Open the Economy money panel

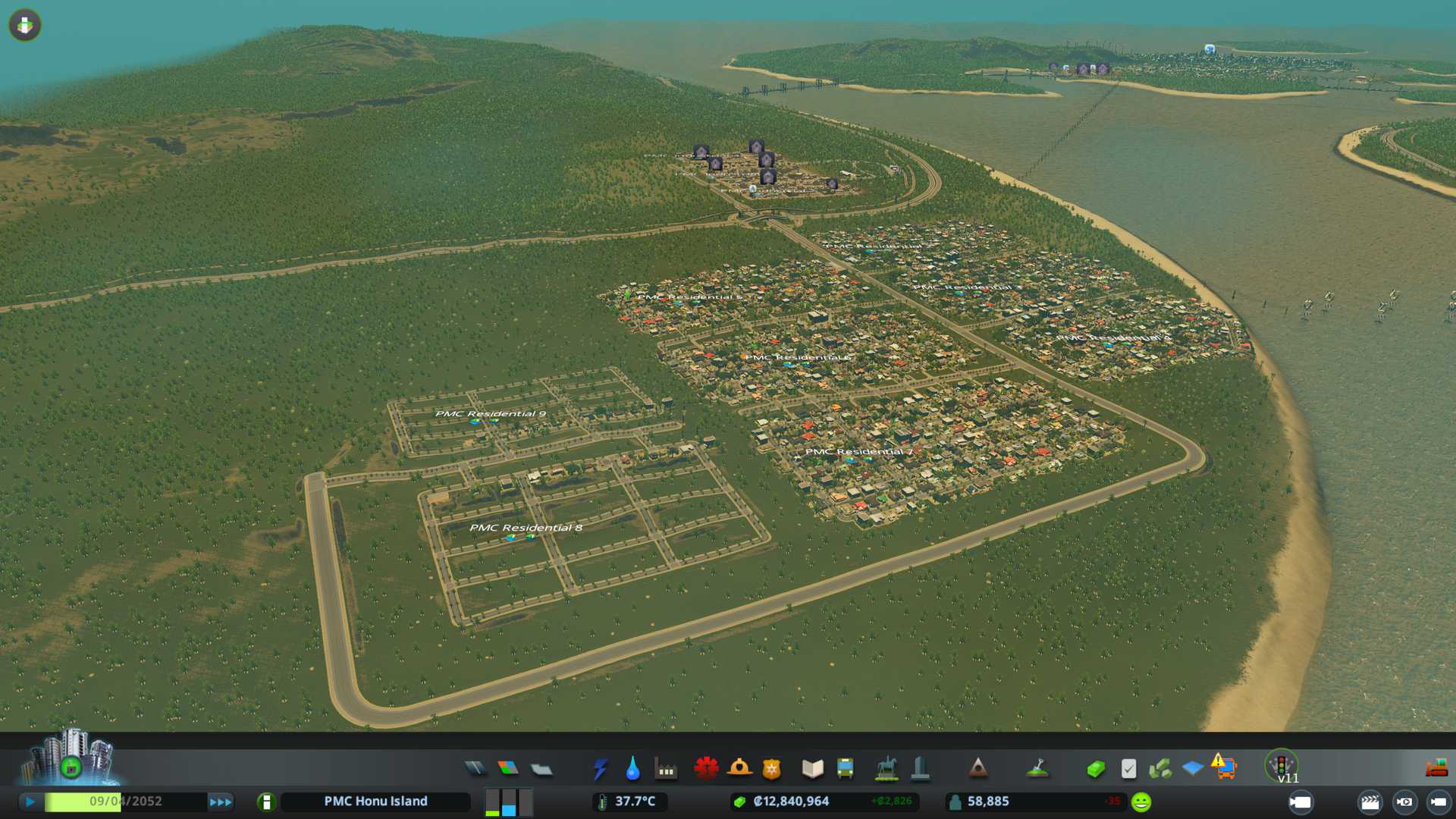[1095, 769]
